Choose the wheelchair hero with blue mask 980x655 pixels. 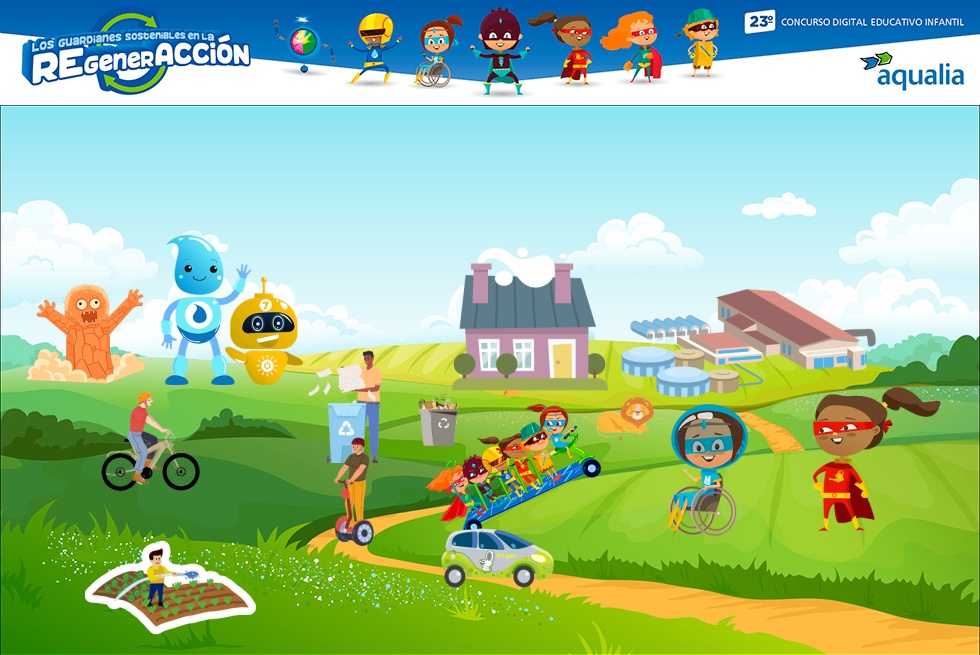704,467
